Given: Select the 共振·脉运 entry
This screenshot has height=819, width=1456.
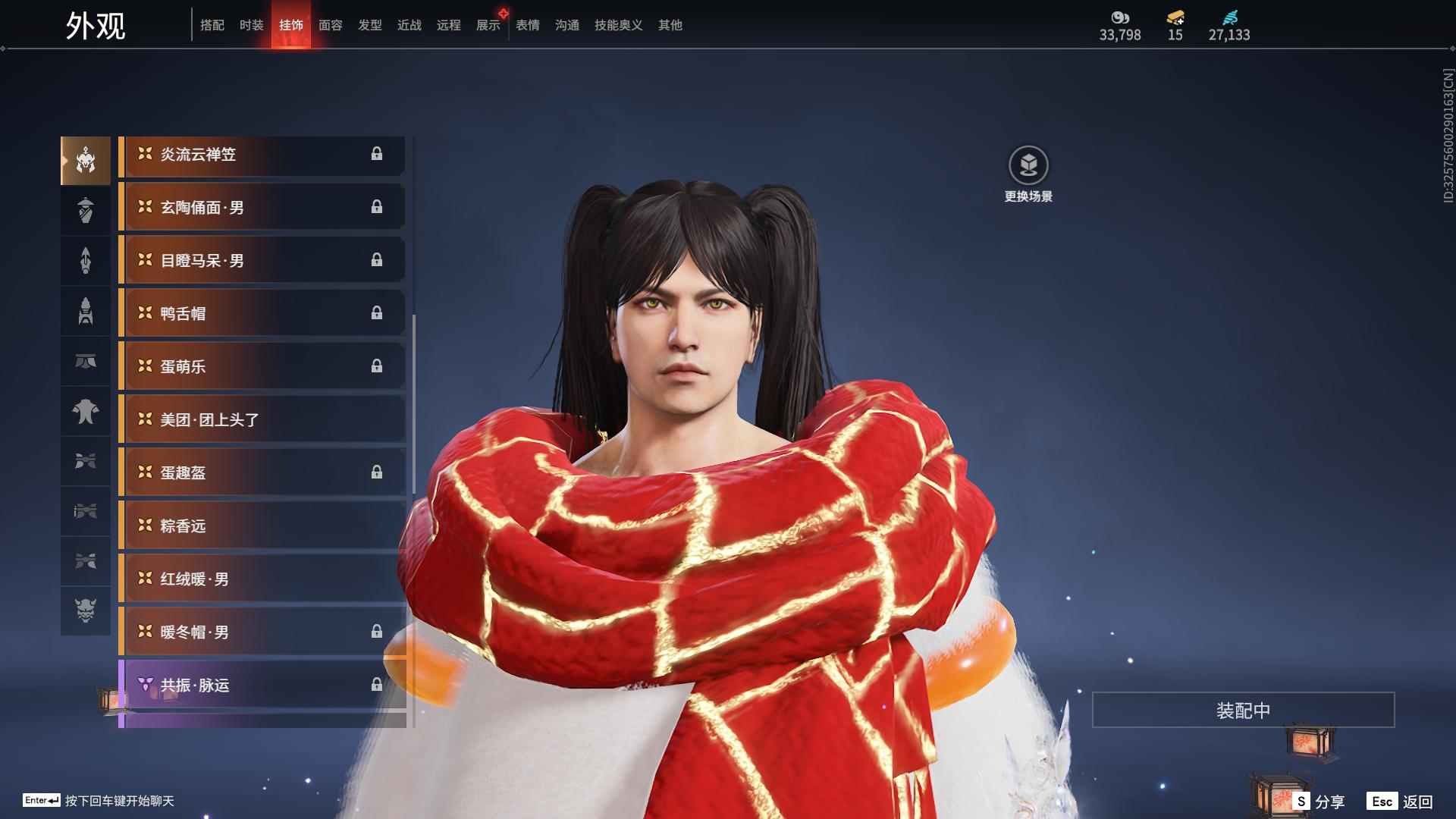Looking at the screenshot, I should 262,686.
